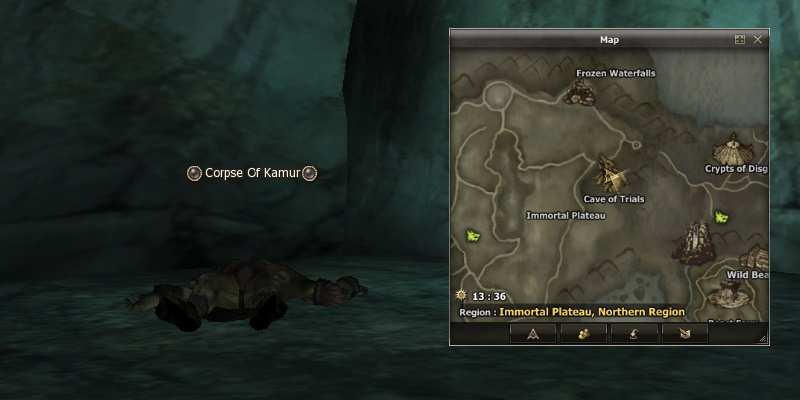Click the second map toolbar button
The image size is (800, 400).
pyautogui.click(x=583, y=334)
